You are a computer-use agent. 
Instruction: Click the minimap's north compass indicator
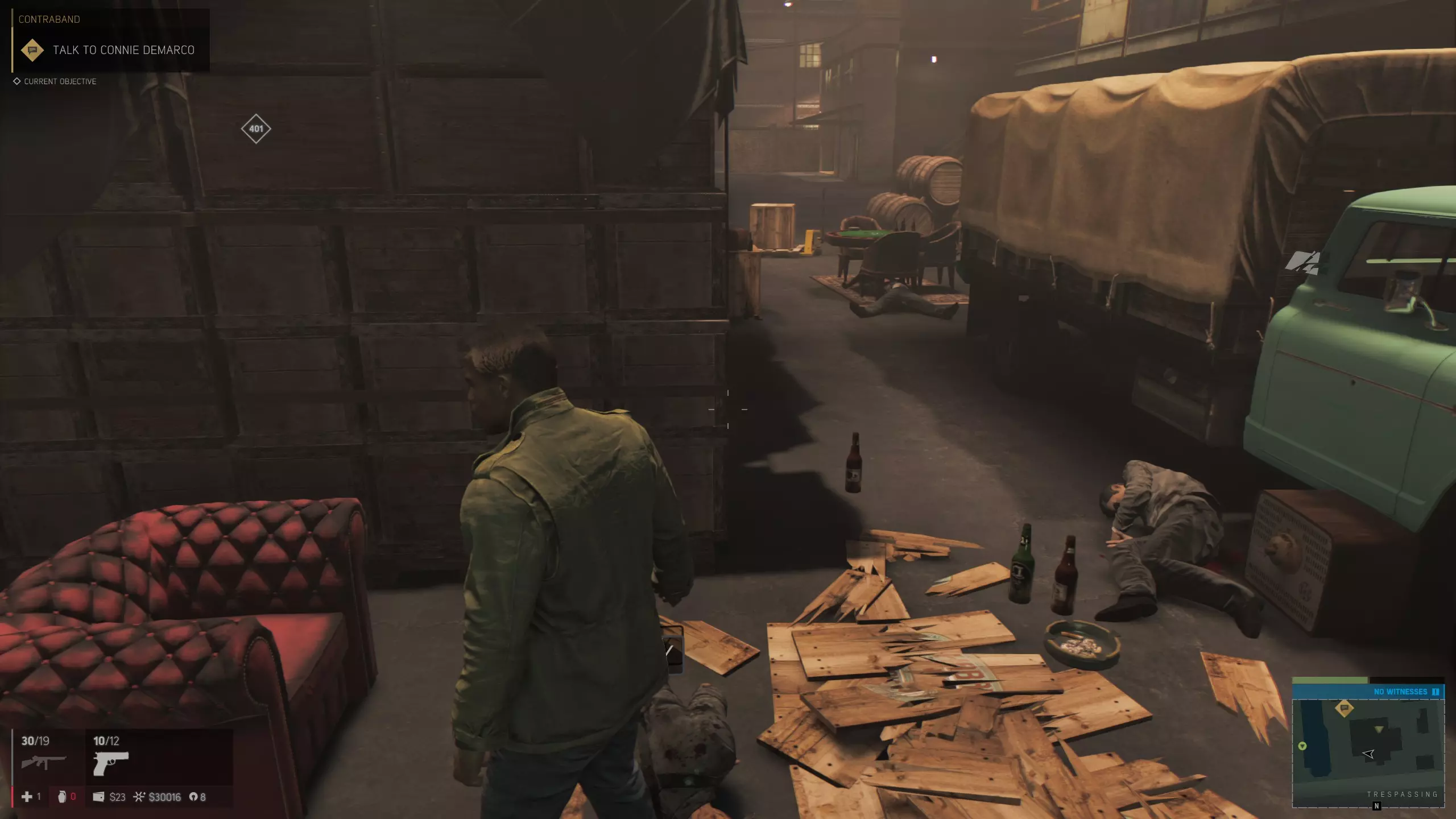pos(1376,806)
